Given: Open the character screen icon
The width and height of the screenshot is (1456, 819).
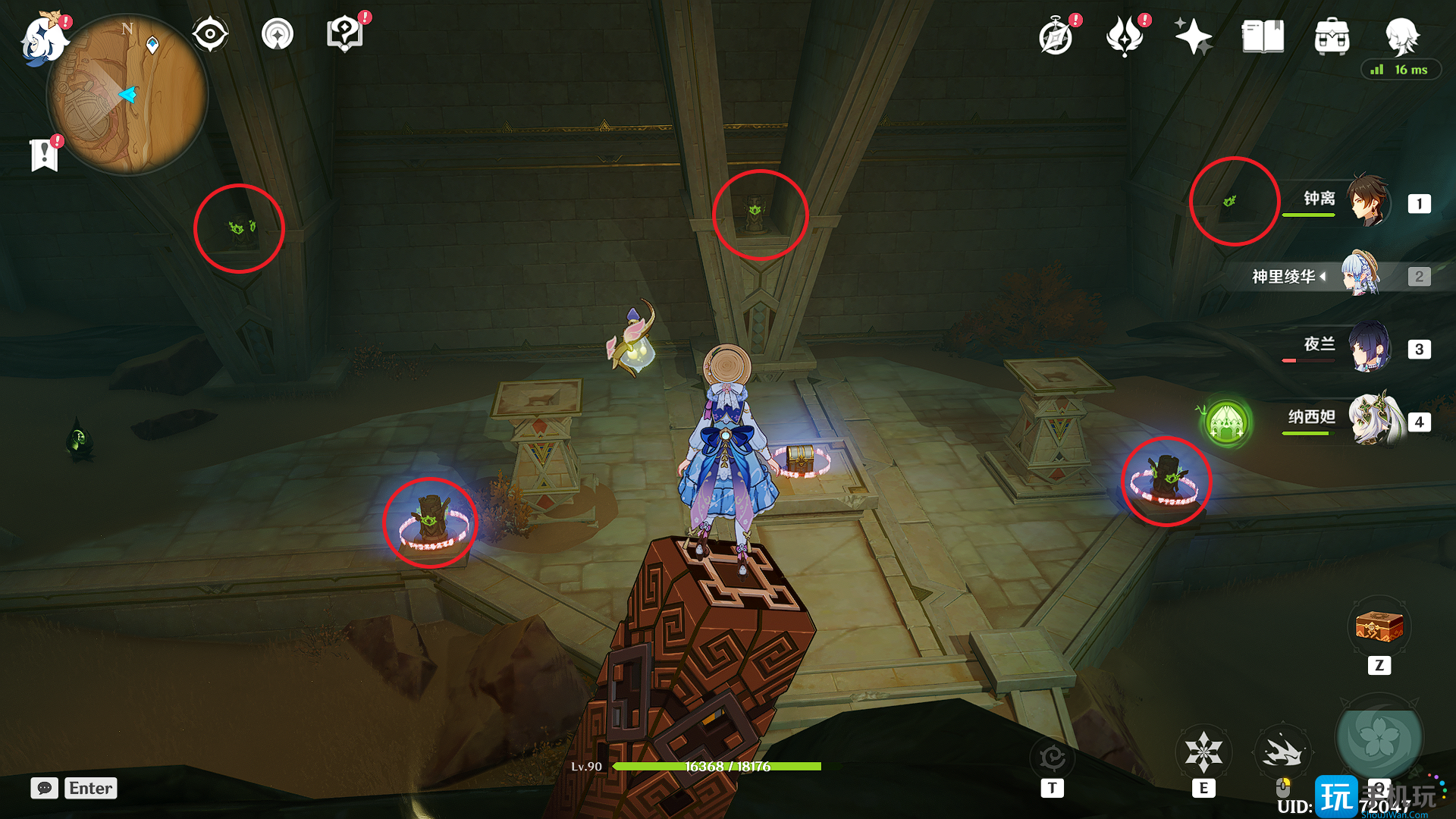Looking at the screenshot, I should point(1401,35).
